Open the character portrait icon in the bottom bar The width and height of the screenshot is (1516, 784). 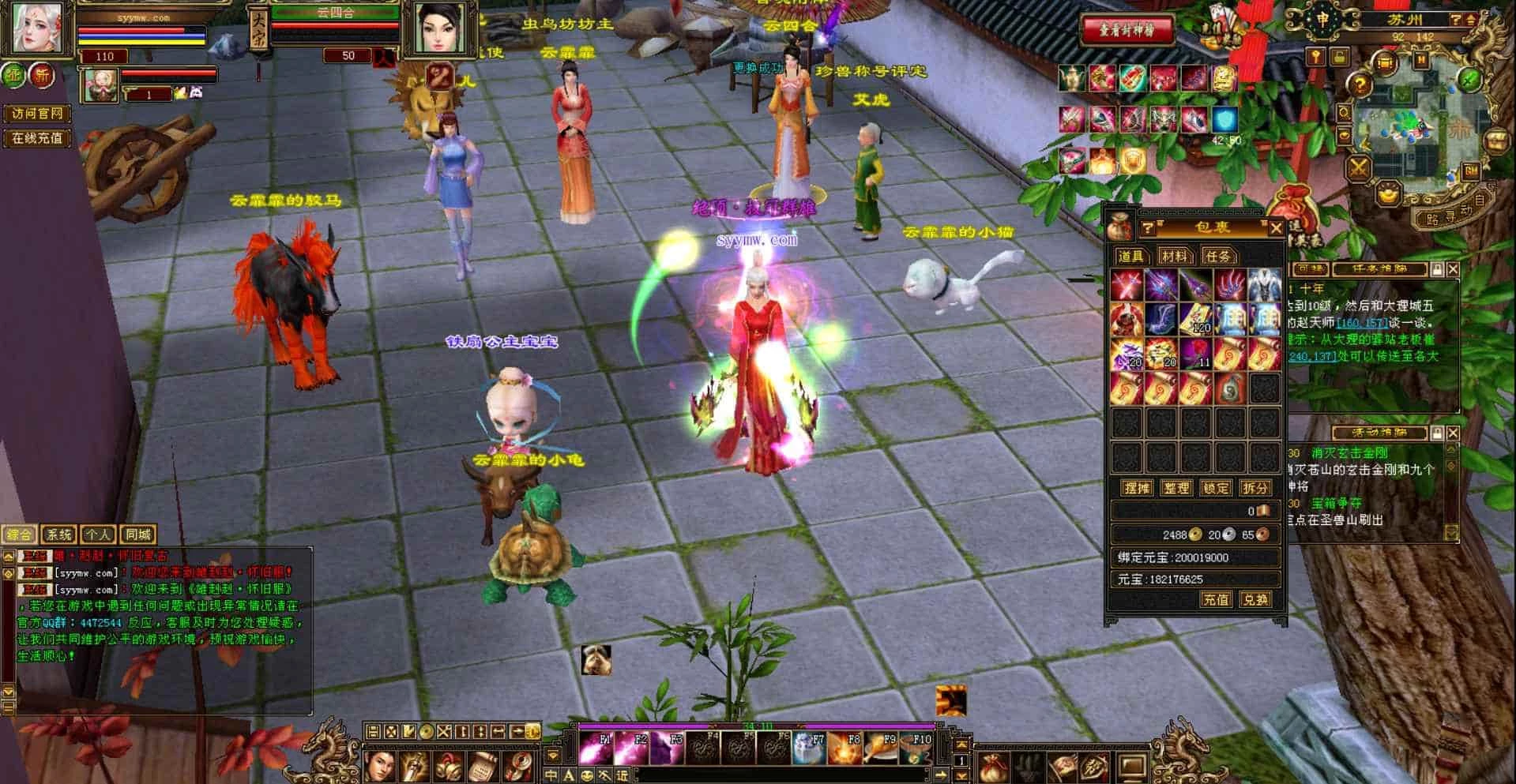[381, 766]
